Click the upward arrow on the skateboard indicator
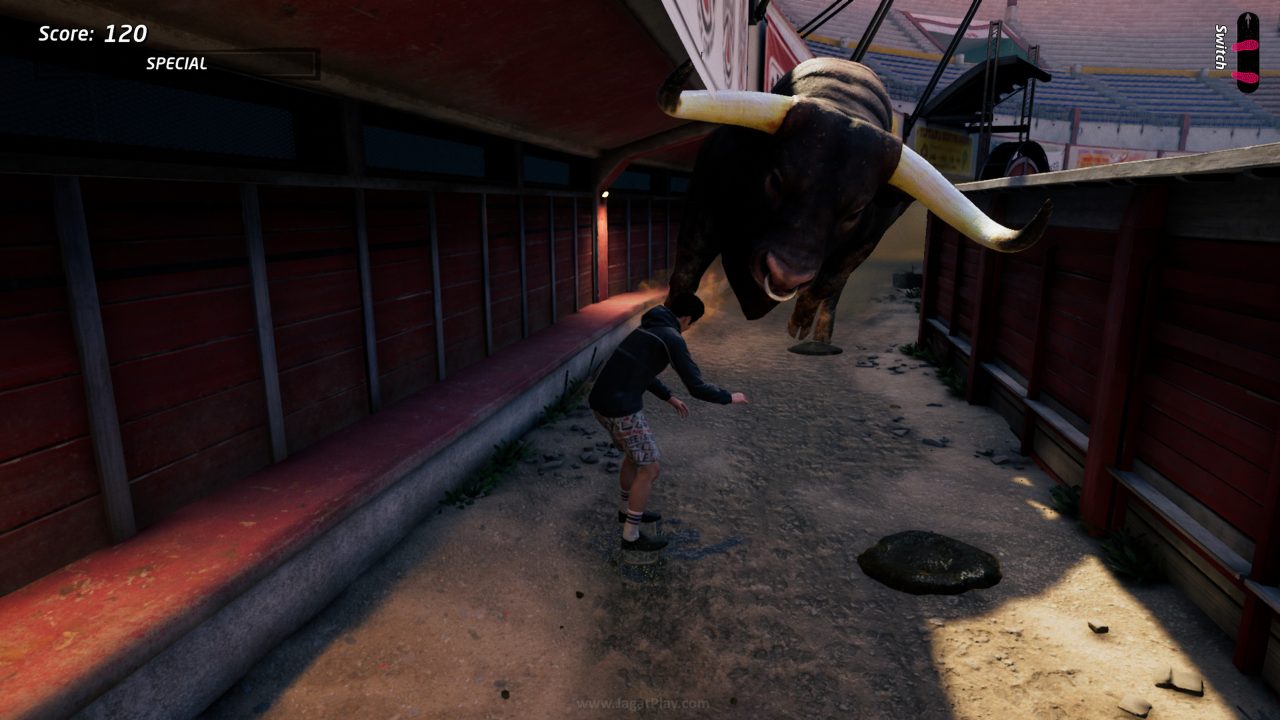Image resolution: width=1280 pixels, height=720 pixels. click(1248, 18)
